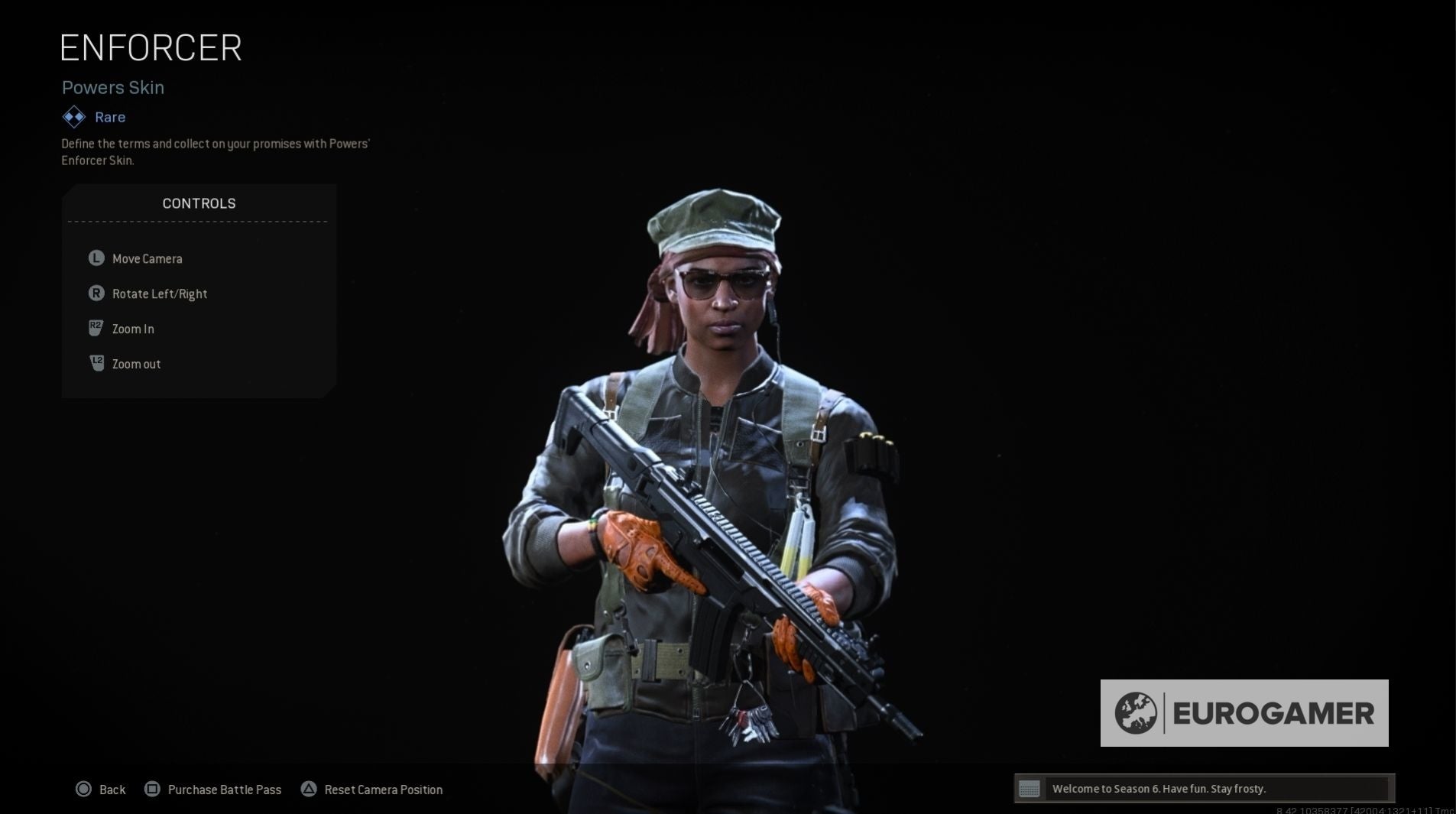The width and height of the screenshot is (1456, 814).
Task: Select the R2 Zoom In trigger icon
Action: pyautogui.click(x=95, y=329)
